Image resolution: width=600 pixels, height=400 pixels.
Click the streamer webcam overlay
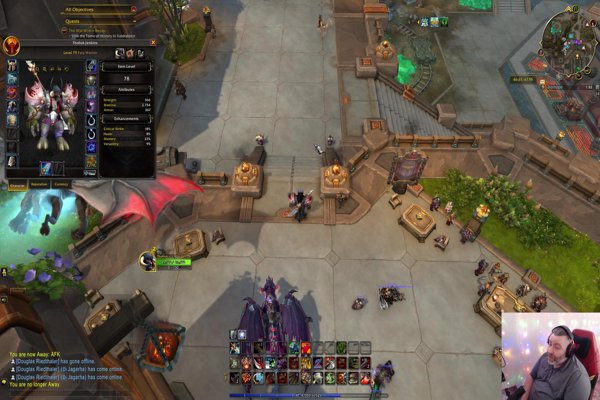pos(549,356)
